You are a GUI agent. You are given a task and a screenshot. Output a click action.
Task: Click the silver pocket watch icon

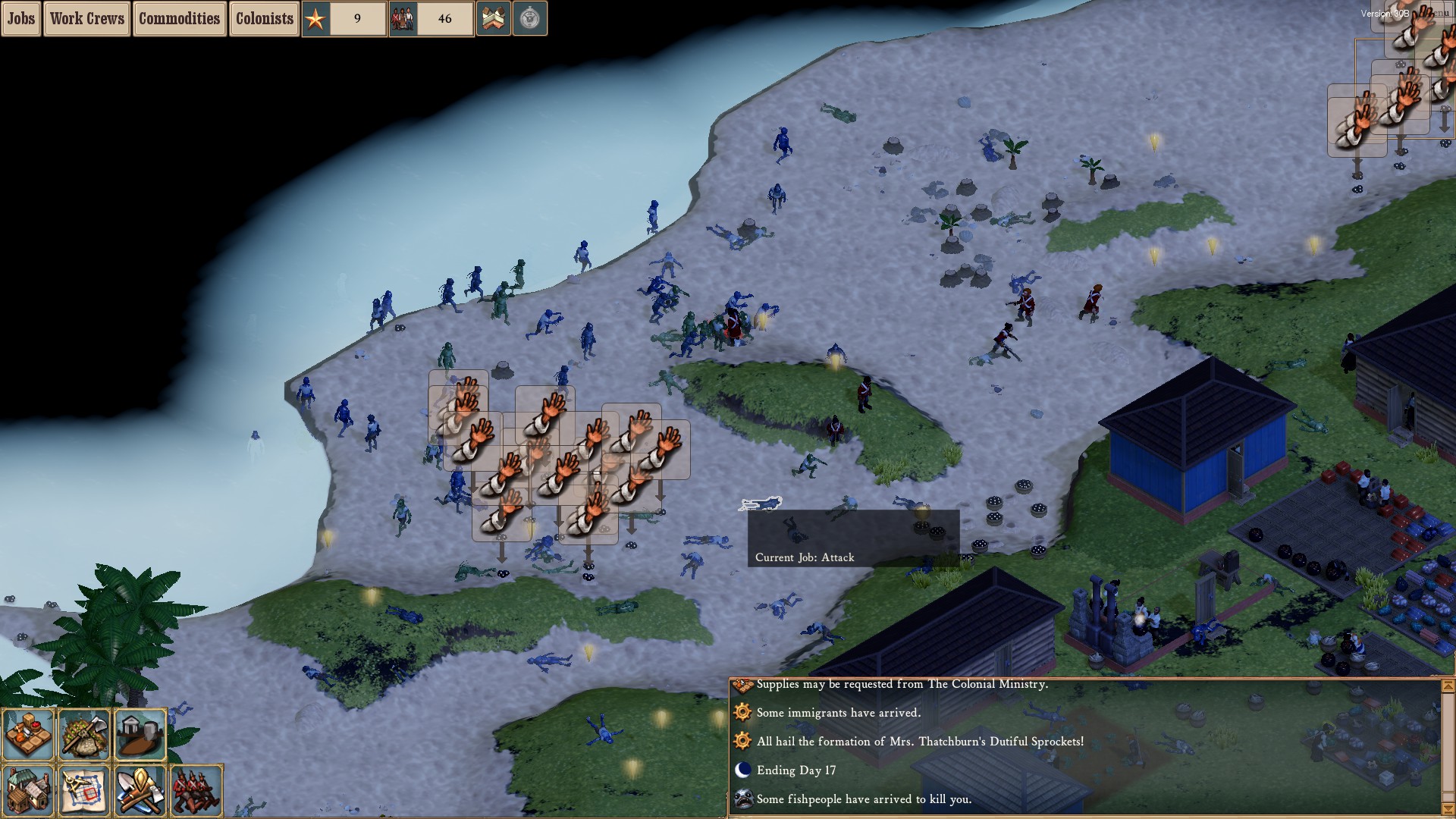tap(531, 18)
